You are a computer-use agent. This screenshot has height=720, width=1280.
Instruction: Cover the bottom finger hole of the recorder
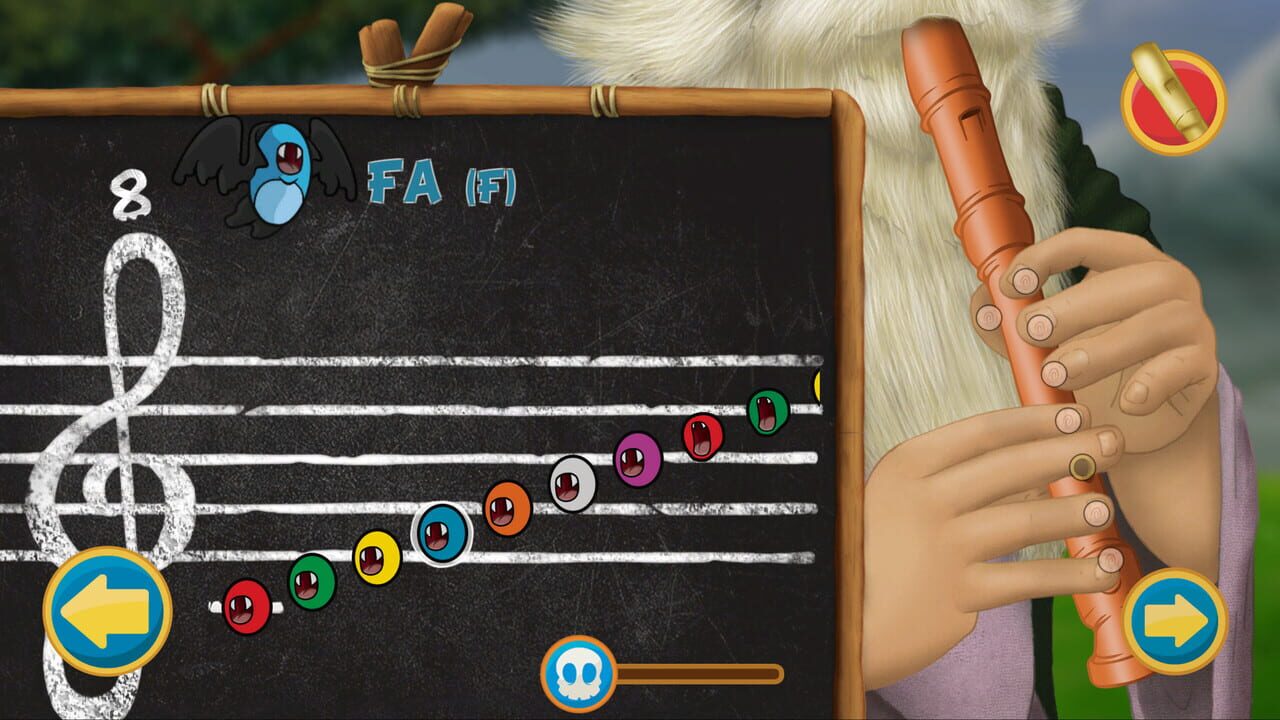(1111, 558)
